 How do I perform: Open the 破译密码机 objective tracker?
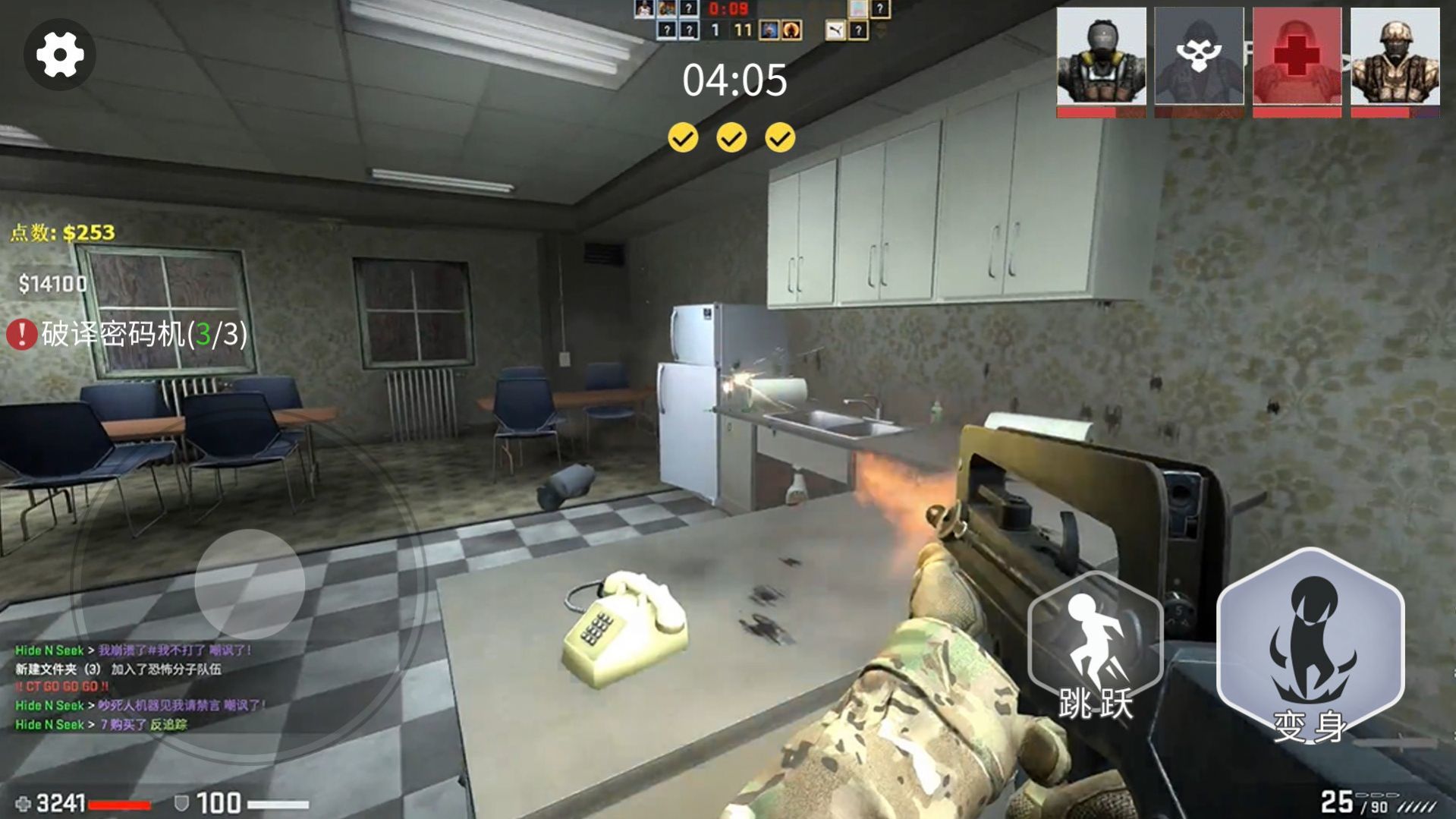tap(129, 334)
